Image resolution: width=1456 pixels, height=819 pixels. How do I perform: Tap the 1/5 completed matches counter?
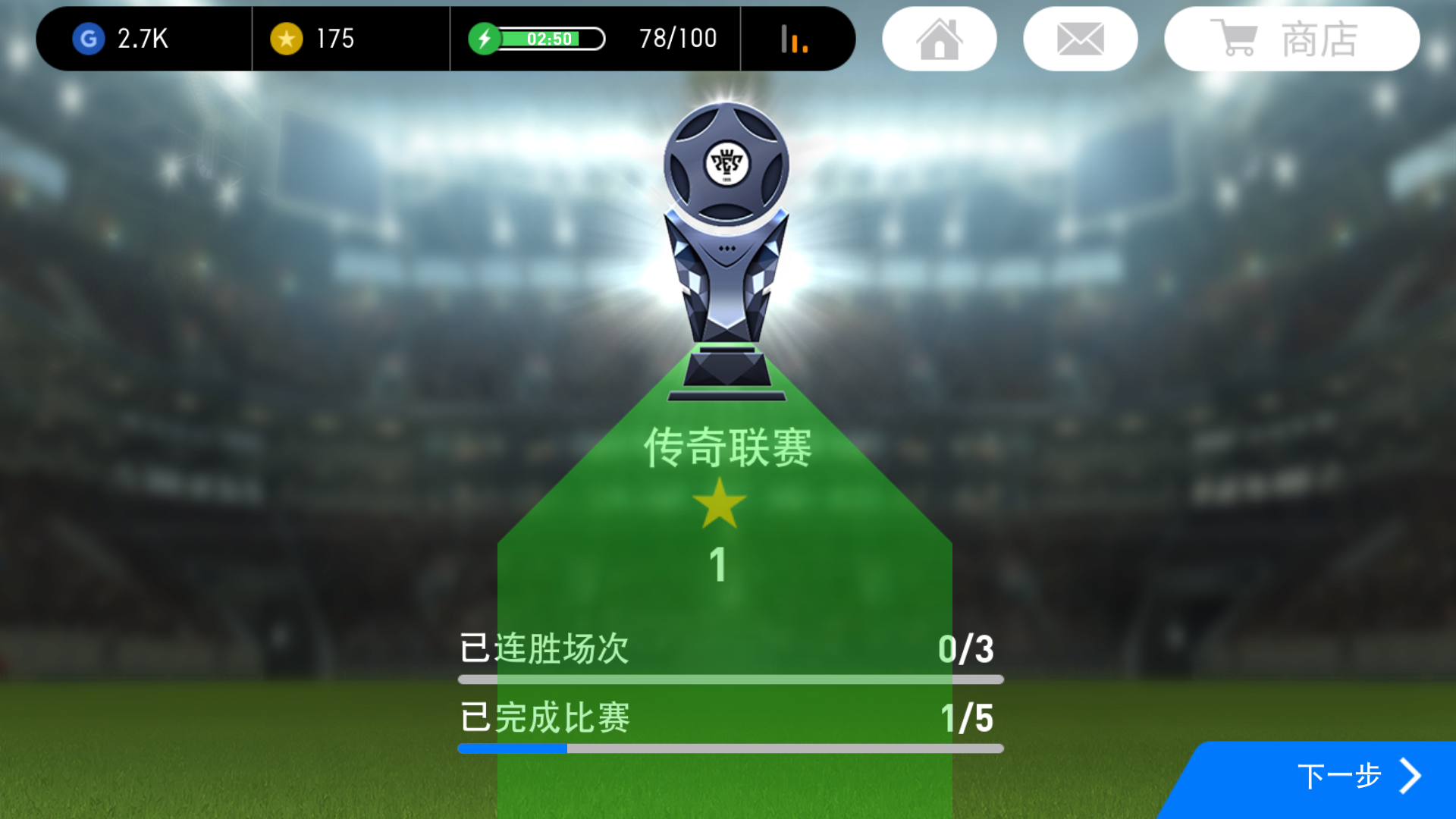point(967,716)
